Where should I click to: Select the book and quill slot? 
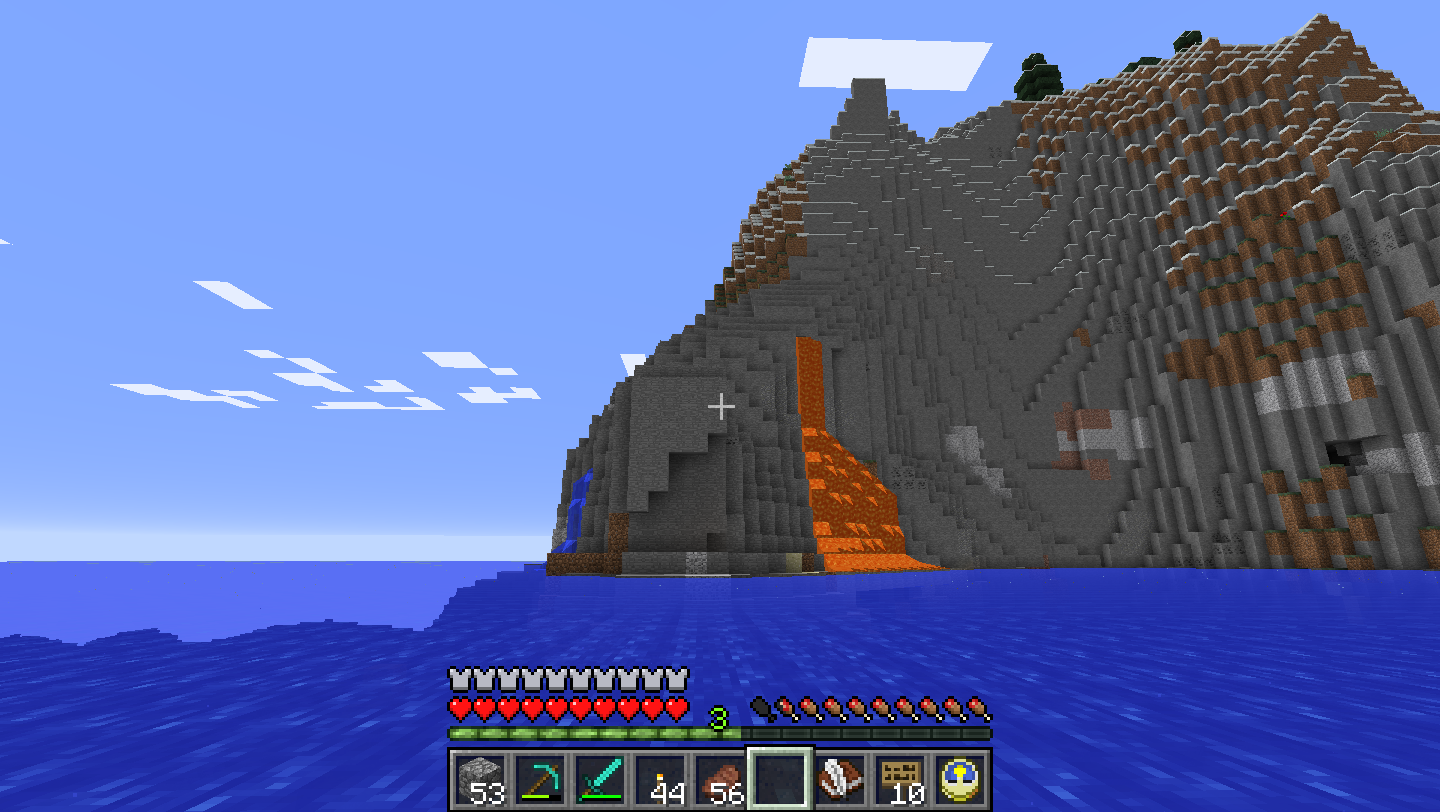pyautogui.click(x=840, y=778)
